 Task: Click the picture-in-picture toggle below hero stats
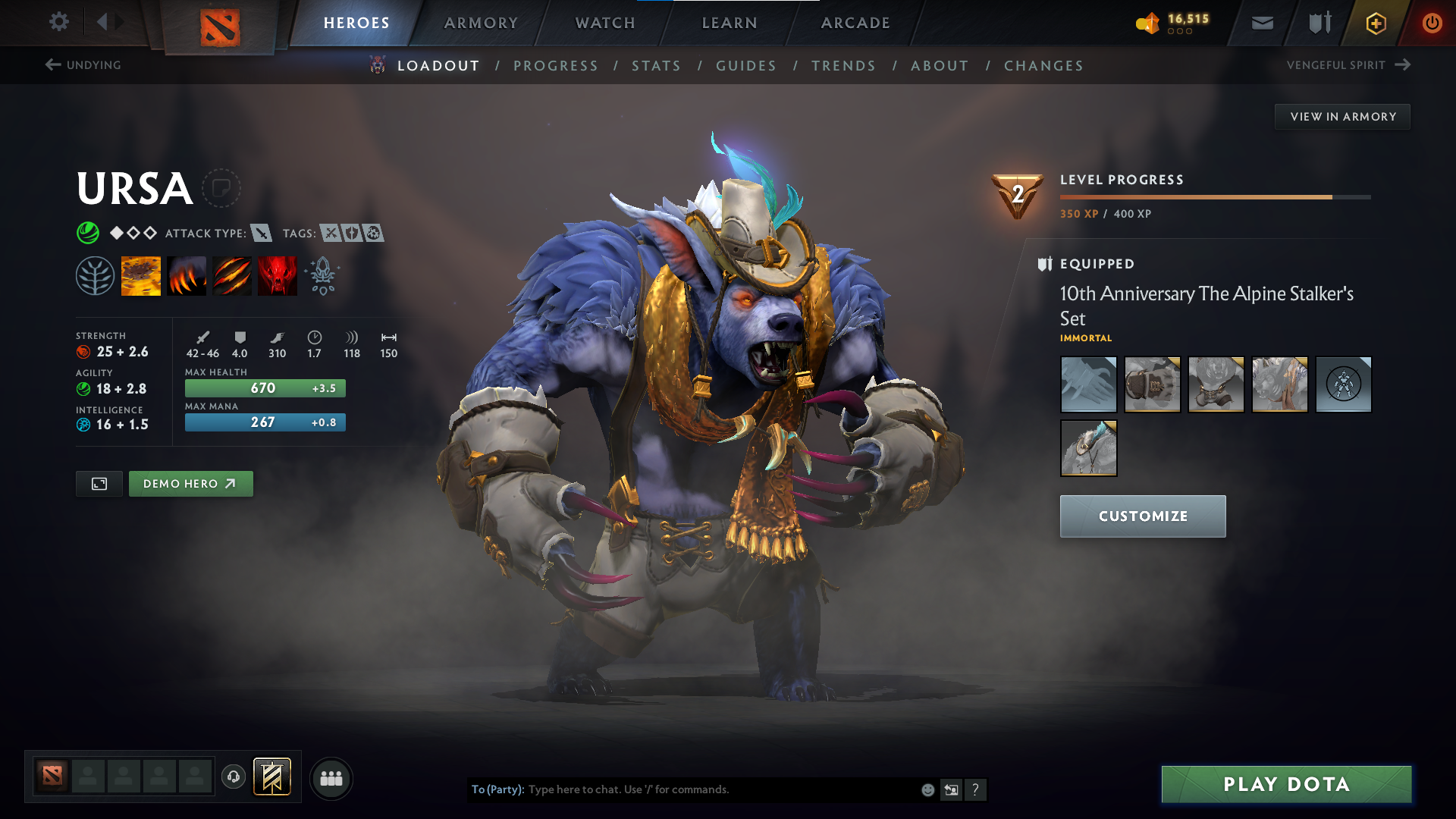click(x=99, y=483)
